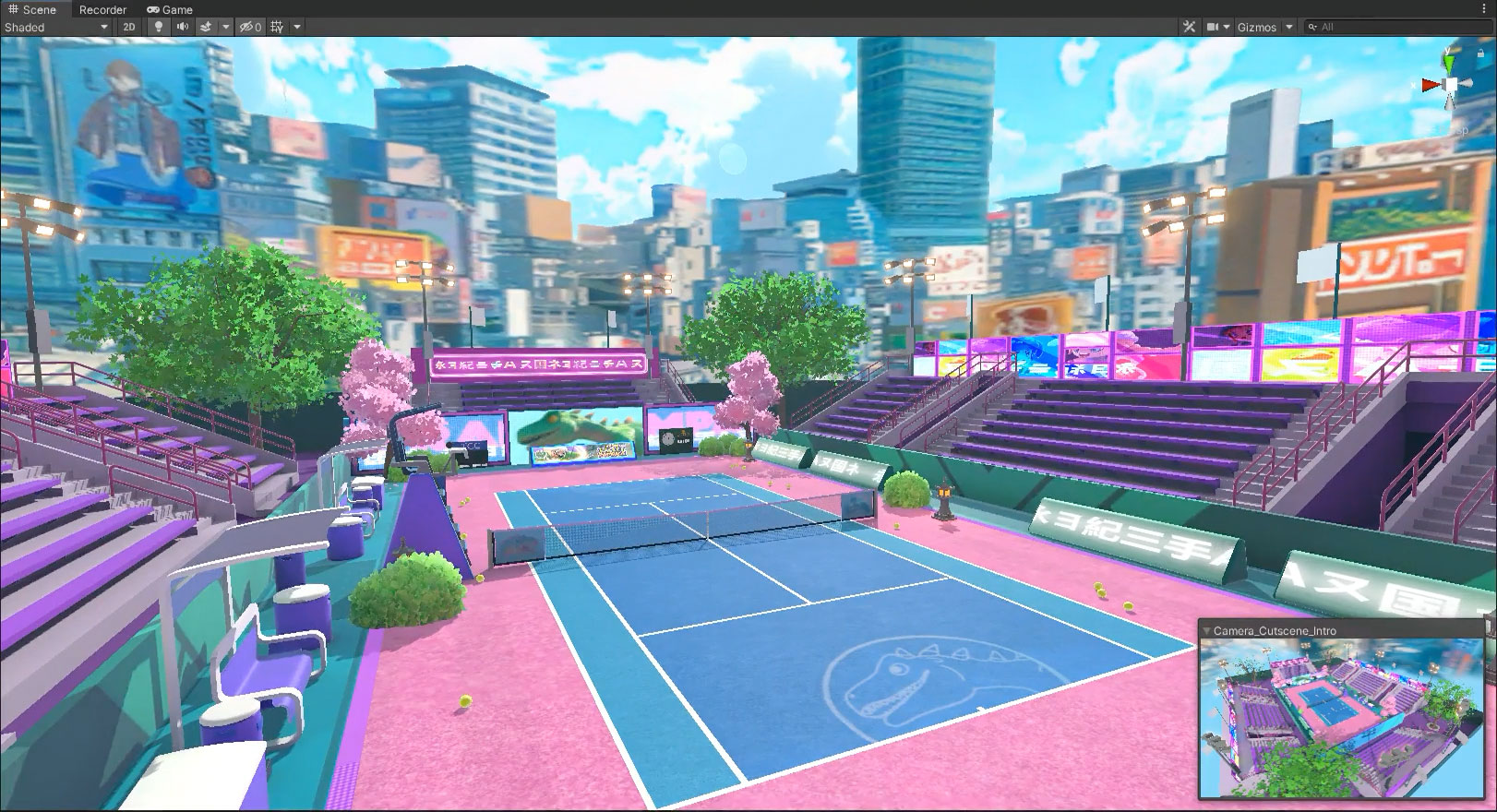Click the scene view effects icon
The width and height of the screenshot is (1497, 812).
[x=207, y=27]
